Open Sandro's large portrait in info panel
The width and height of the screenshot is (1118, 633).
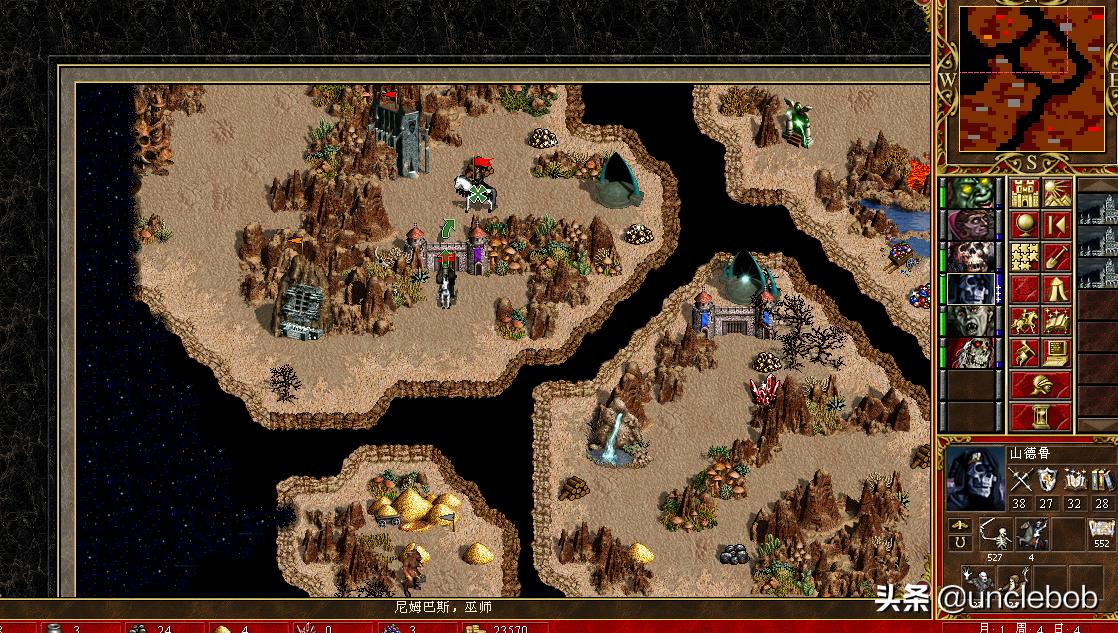[975, 478]
